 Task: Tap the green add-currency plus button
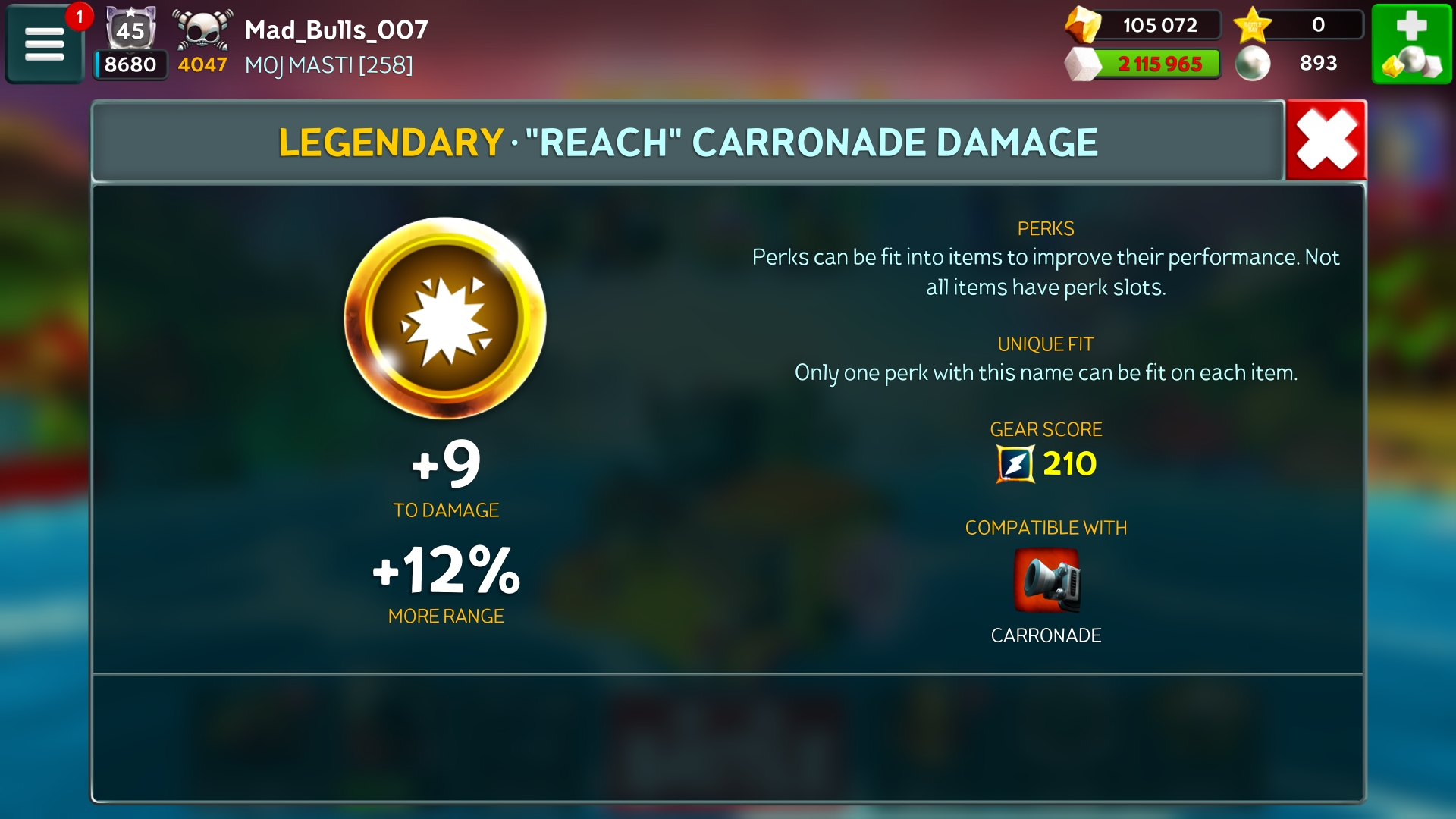[1411, 43]
